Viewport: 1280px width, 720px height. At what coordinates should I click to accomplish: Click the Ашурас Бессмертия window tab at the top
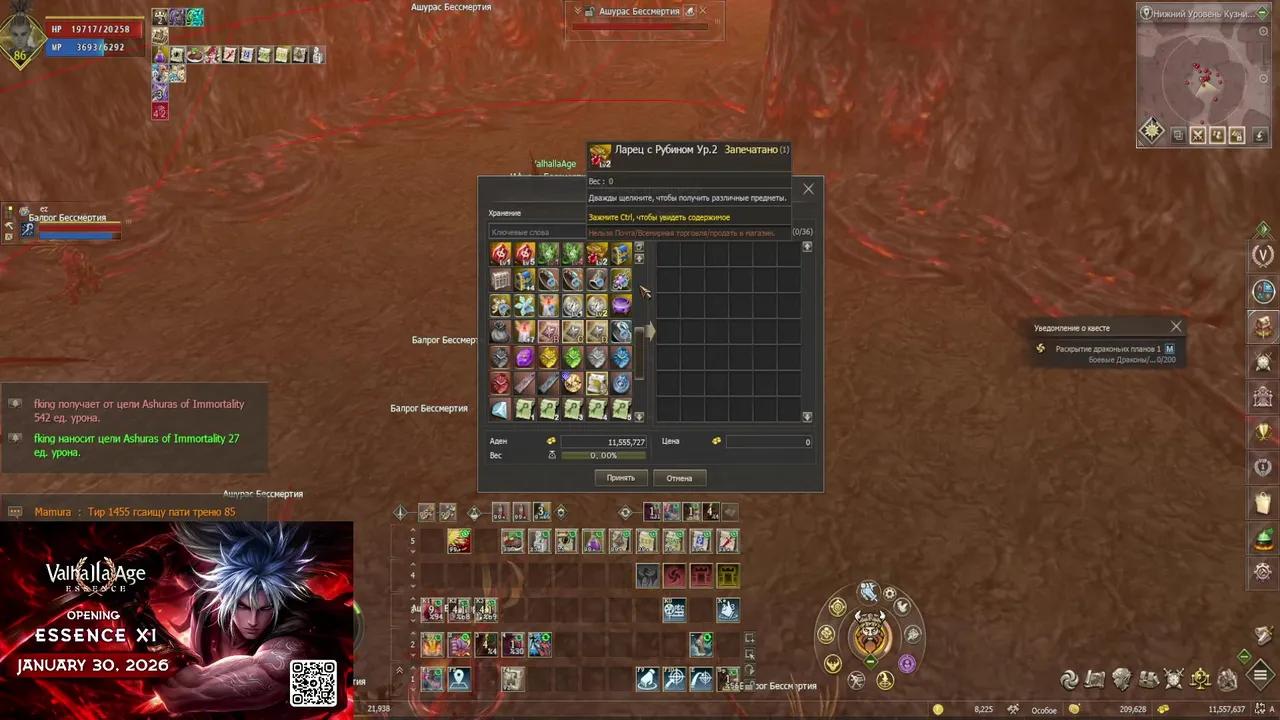pyautogui.click(x=641, y=11)
